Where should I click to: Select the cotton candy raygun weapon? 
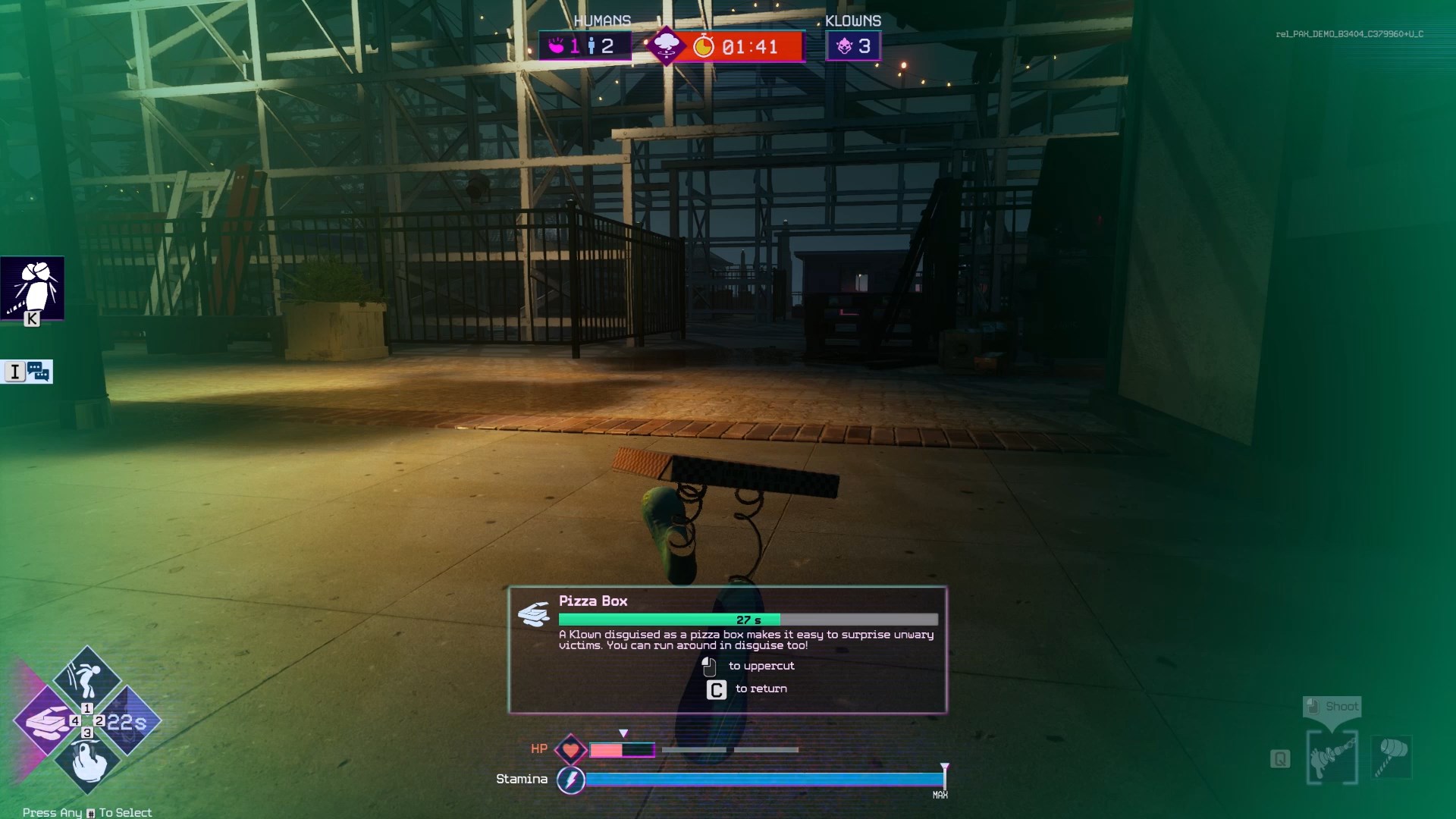pos(1332,758)
